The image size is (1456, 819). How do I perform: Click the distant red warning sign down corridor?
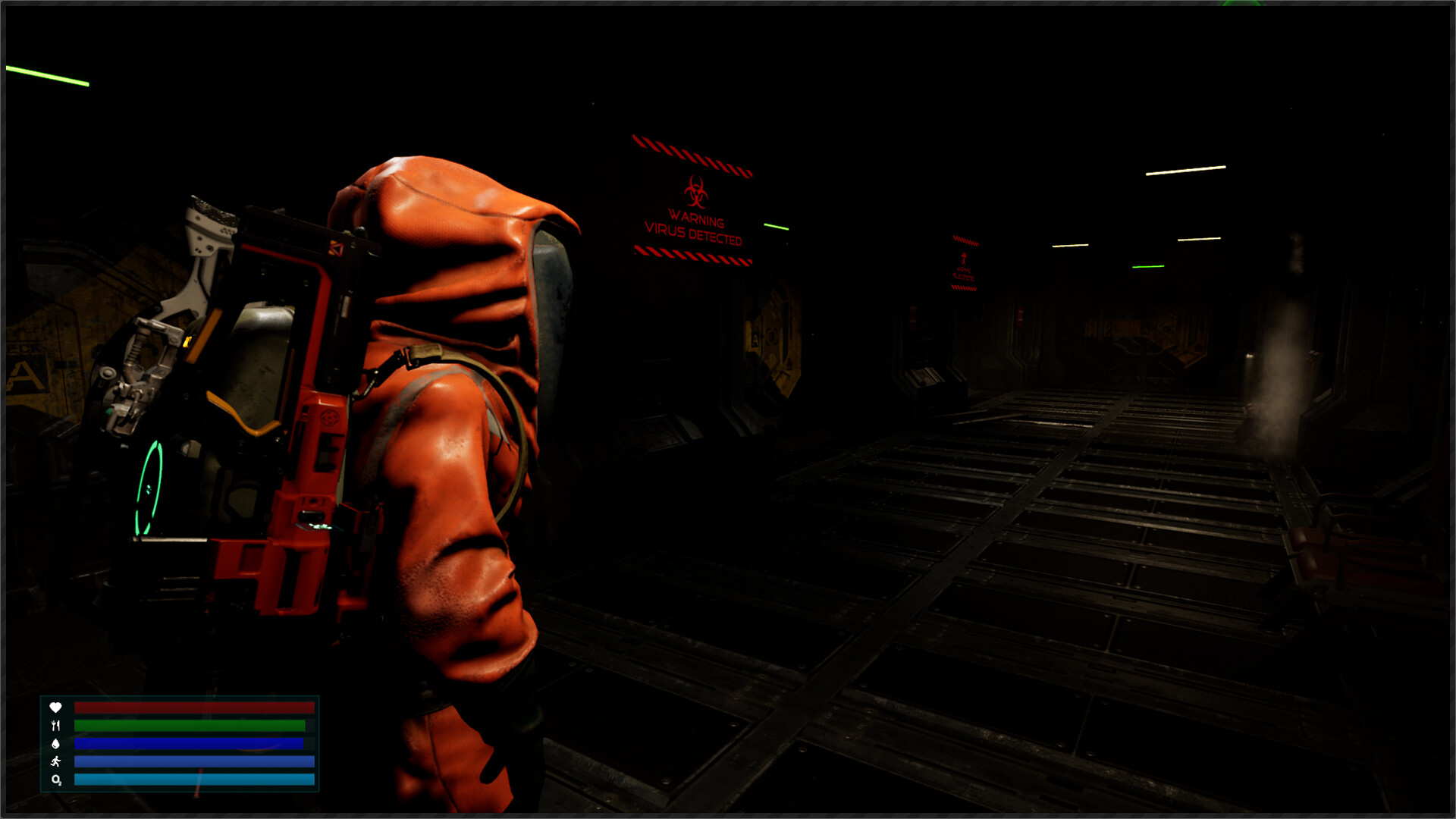(x=965, y=264)
